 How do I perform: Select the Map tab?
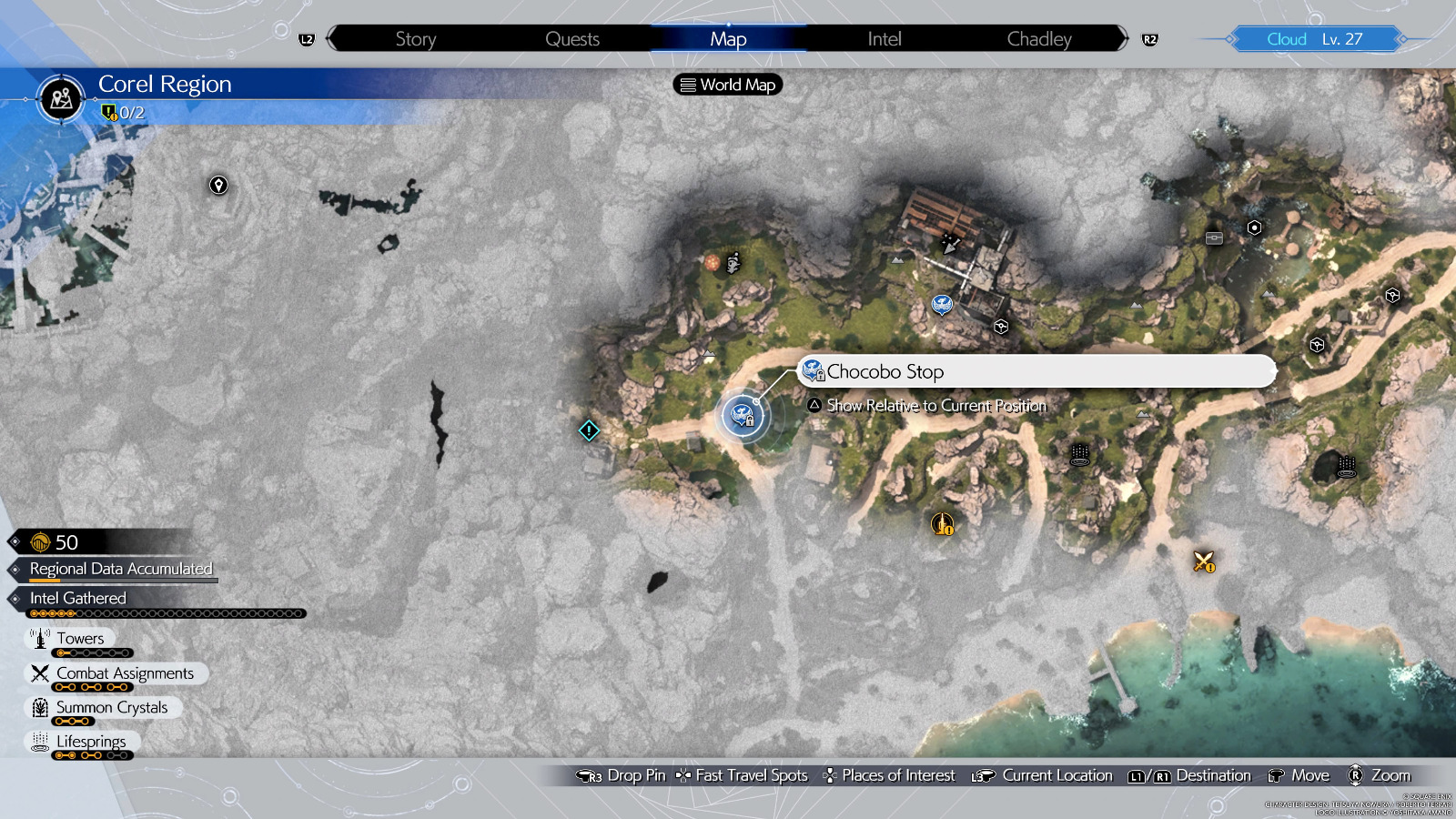[x=728, y=39]
